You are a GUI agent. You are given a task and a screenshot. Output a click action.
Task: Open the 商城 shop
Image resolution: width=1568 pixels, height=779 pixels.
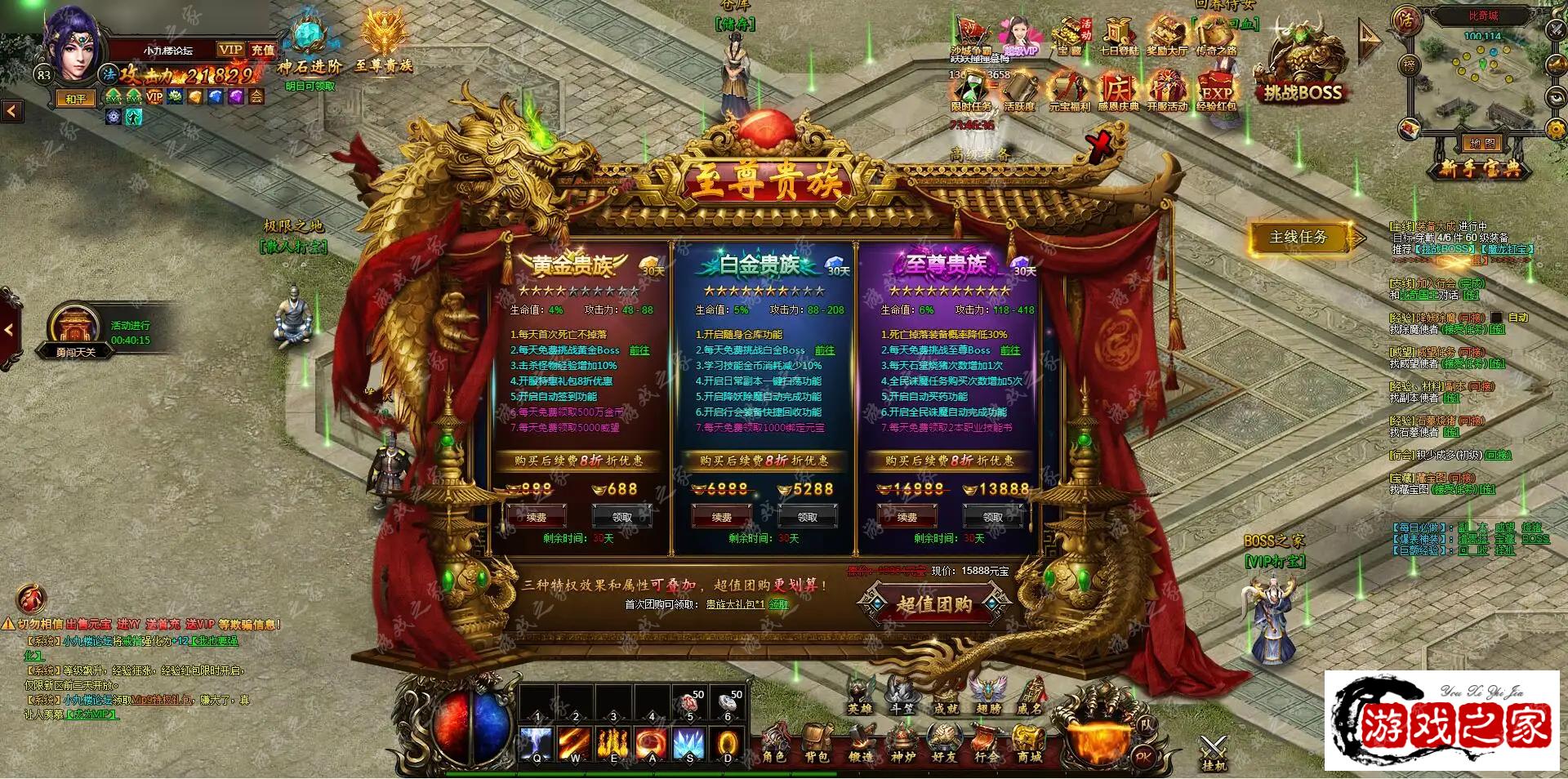[1029, 745]
